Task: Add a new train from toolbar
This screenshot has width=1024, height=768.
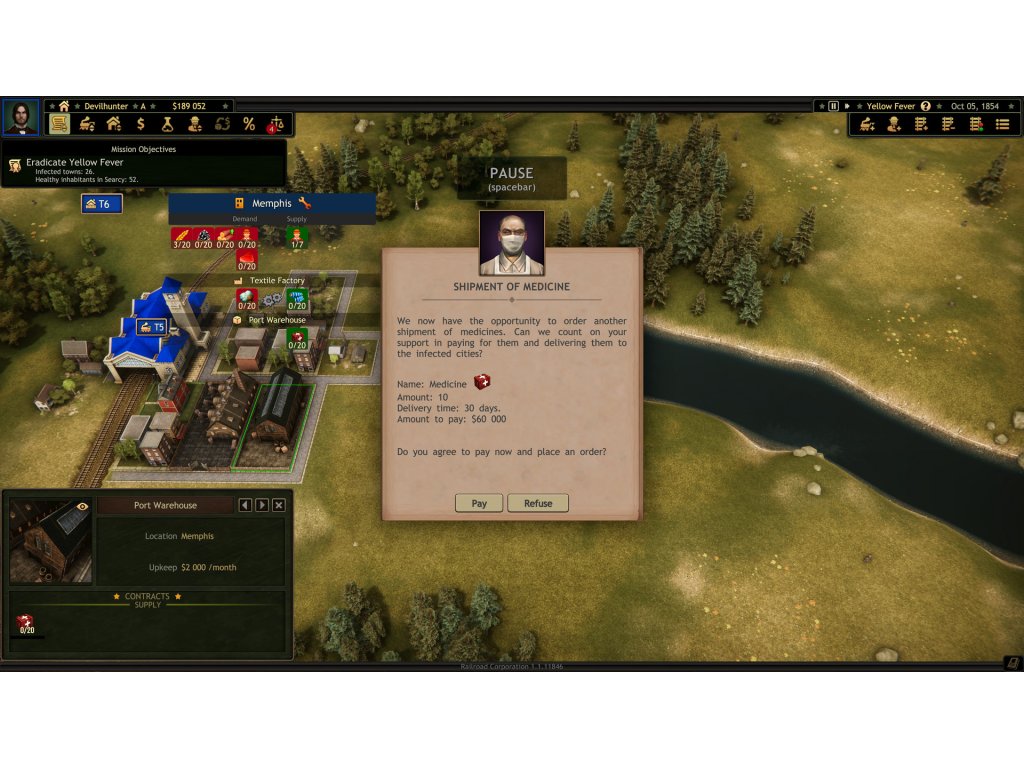Action: click(867, 124)
